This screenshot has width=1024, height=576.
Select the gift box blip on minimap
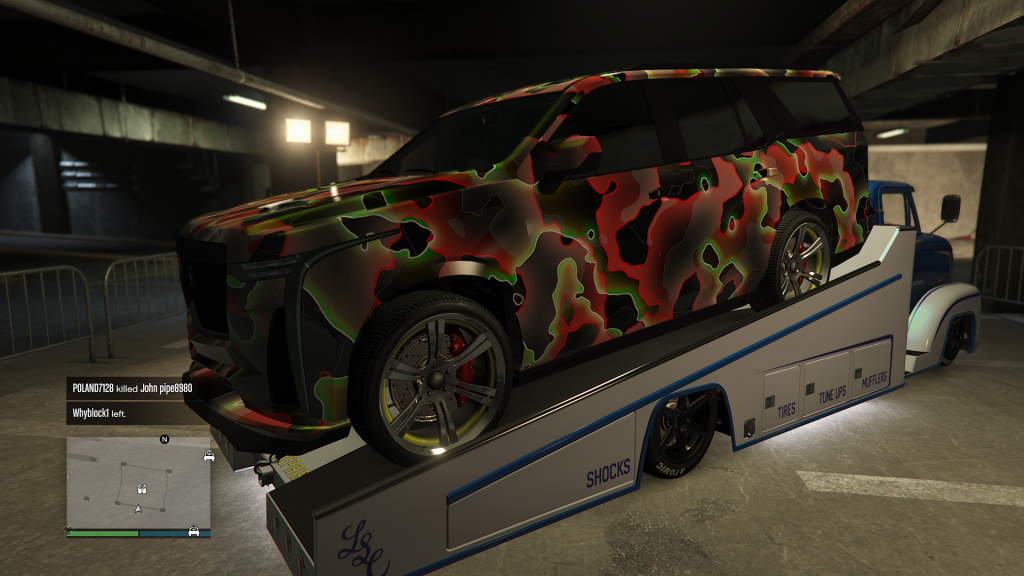click(x=142, y=490)
